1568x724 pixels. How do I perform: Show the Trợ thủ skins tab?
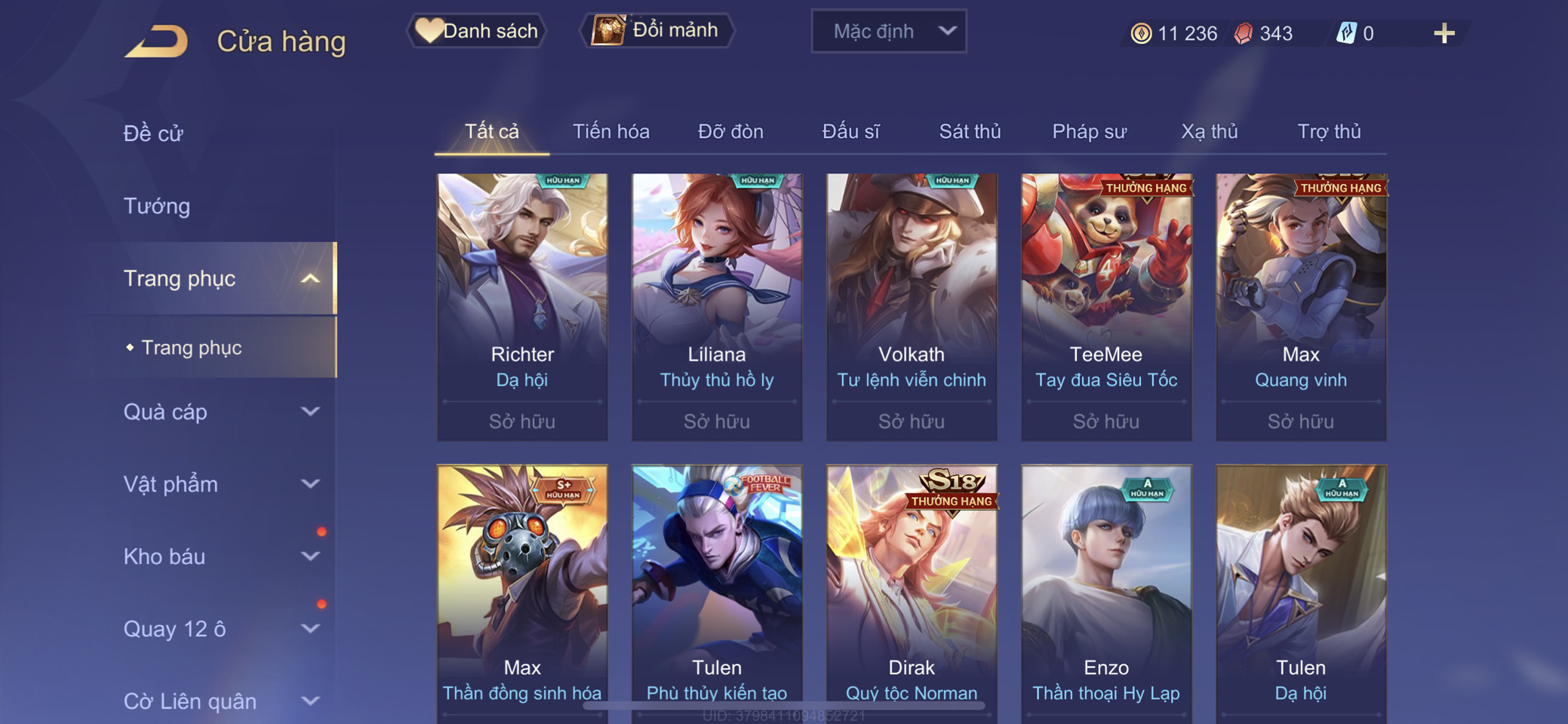(x=1329, y=132)
